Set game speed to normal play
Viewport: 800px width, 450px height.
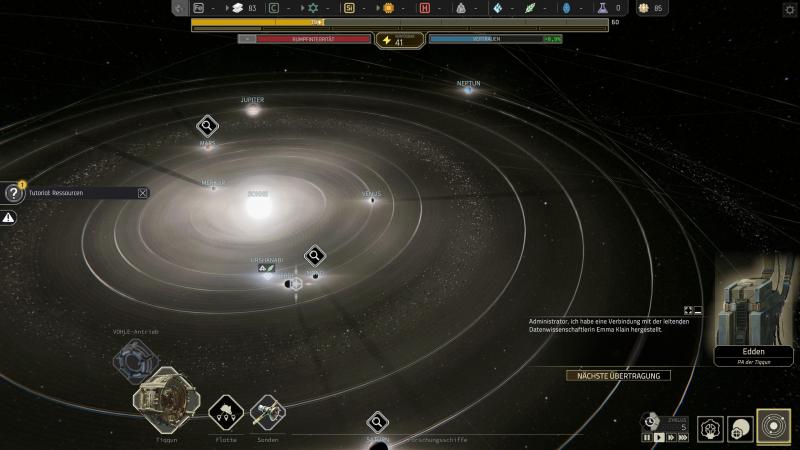click(659, 438)
